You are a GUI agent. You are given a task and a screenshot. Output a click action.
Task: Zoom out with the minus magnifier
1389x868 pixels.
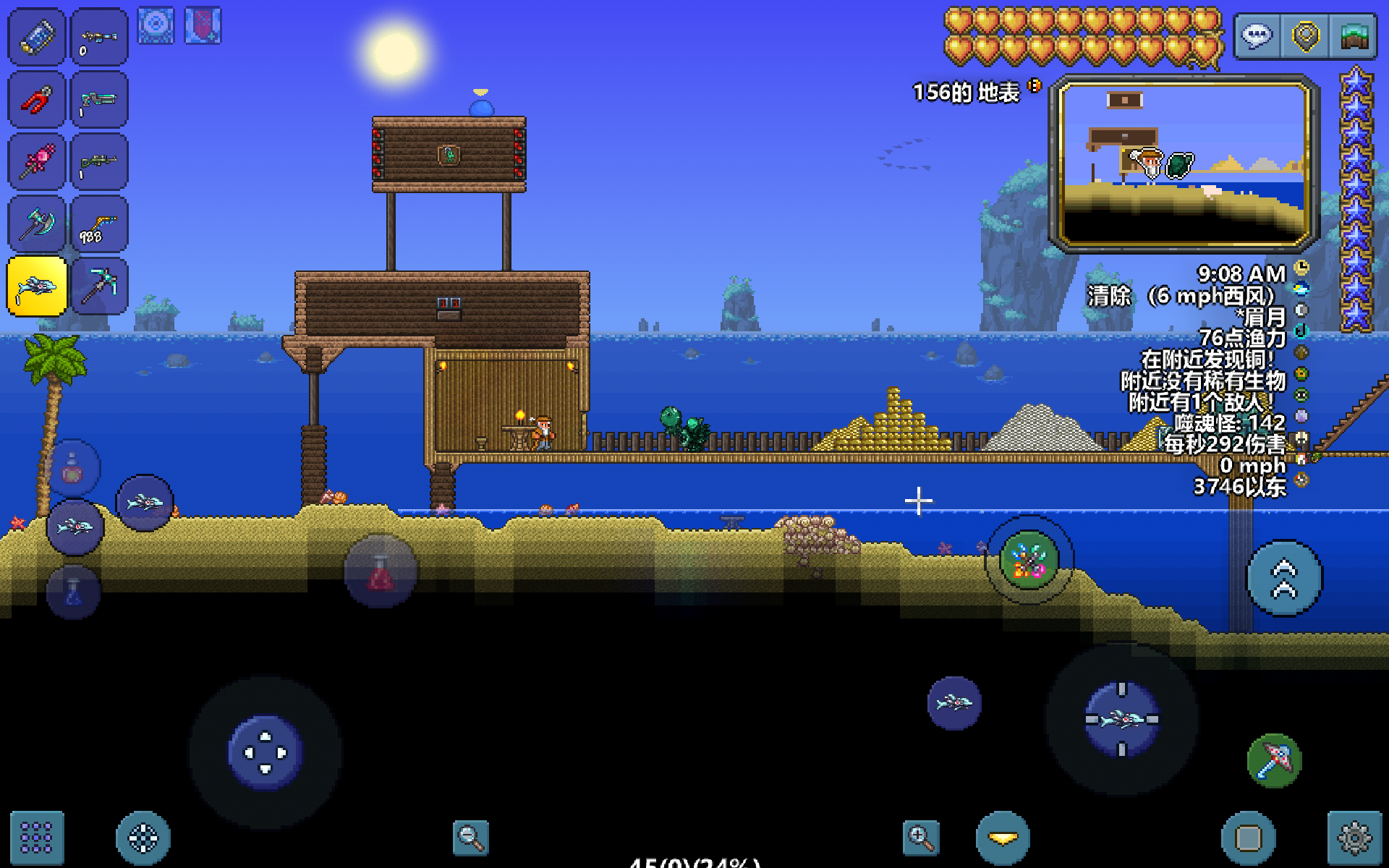470,838
